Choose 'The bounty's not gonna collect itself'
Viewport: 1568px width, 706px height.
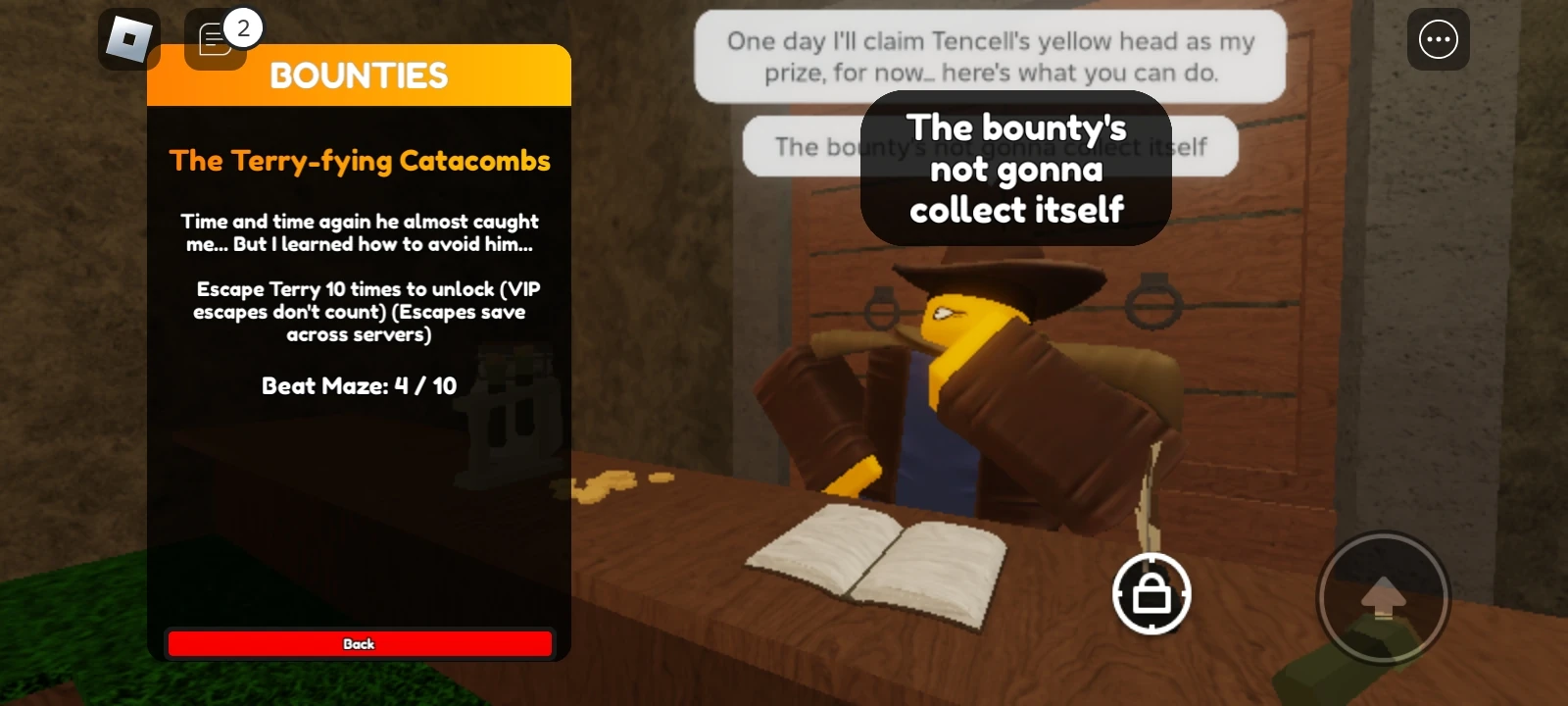[x=1016, y=168]
